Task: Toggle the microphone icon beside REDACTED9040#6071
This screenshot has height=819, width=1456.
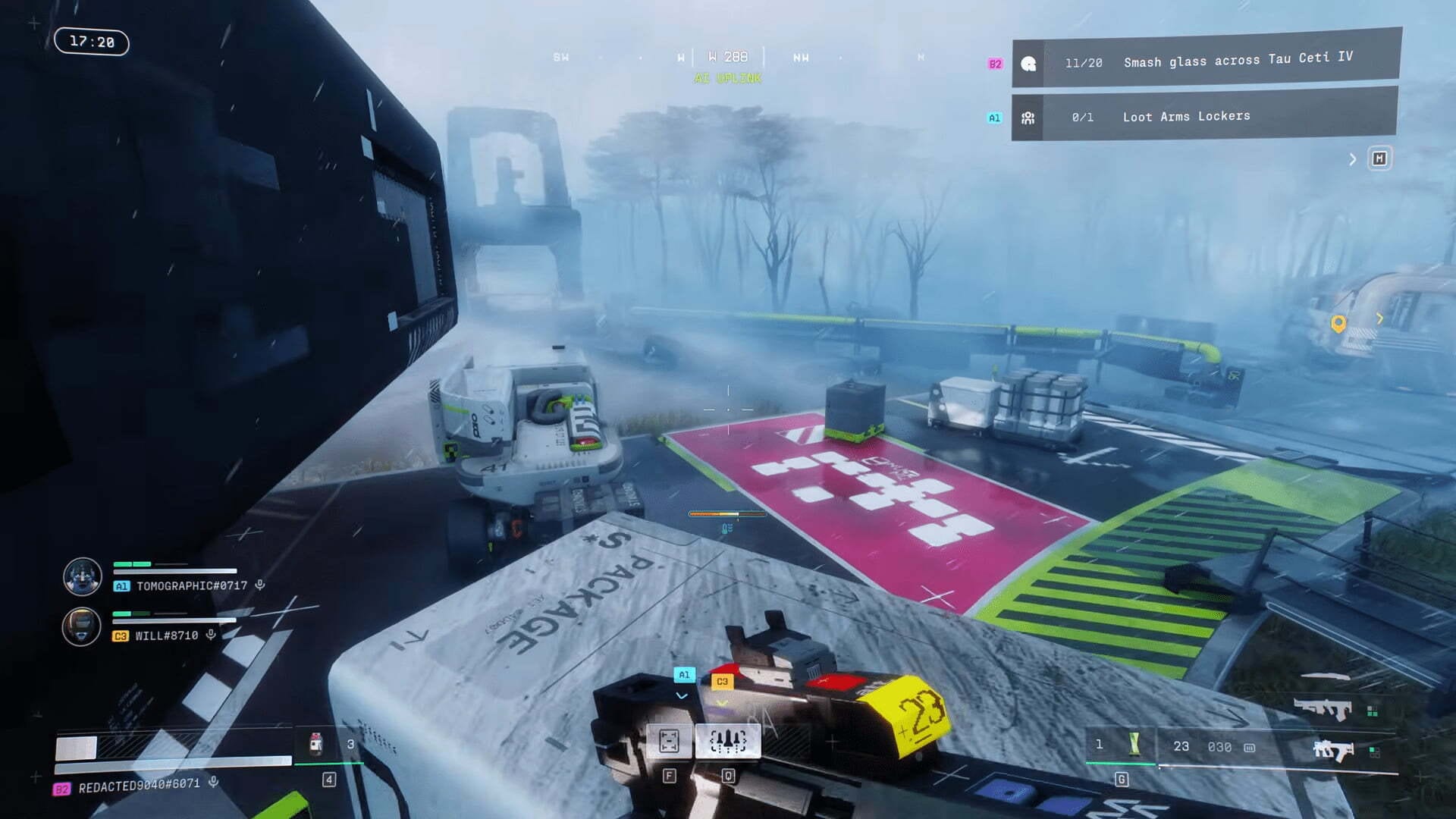Action: point(214,782)
